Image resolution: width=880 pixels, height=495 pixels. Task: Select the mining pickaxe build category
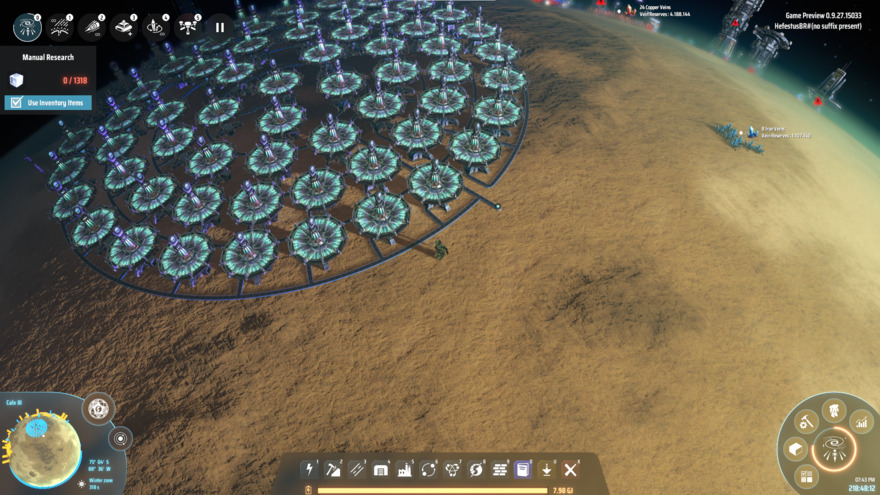pos(334,470)
